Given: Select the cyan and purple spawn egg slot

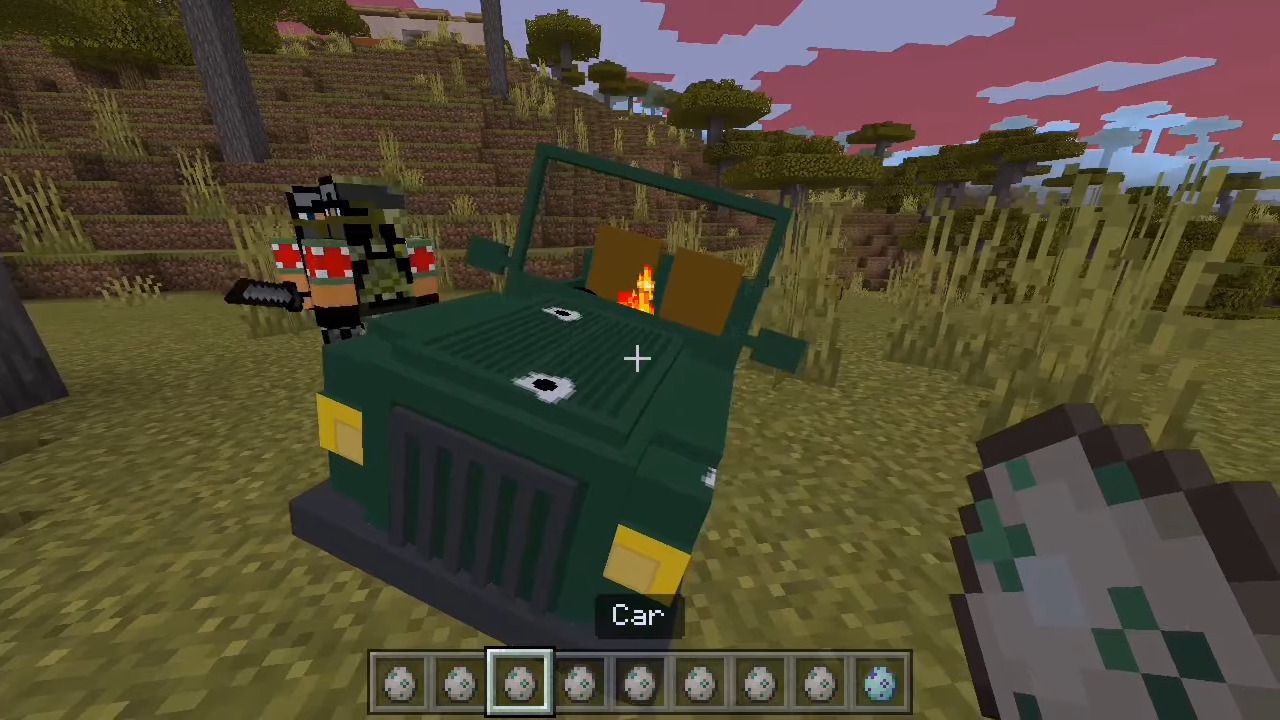Looking at the screenshot, I should pyautogui.click(x=880, y=684).
